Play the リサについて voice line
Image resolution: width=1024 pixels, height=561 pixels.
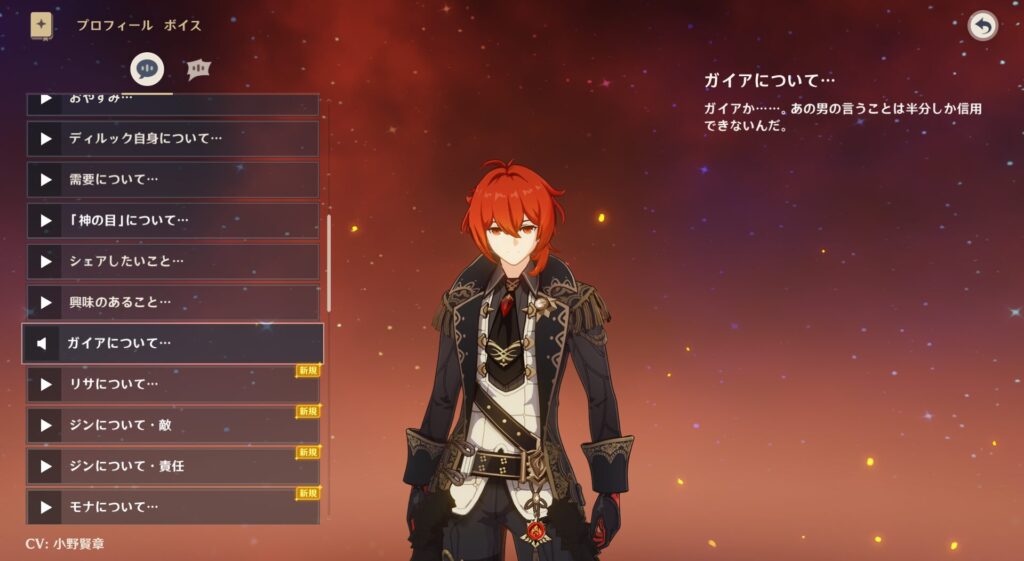[x=45, y=384]
